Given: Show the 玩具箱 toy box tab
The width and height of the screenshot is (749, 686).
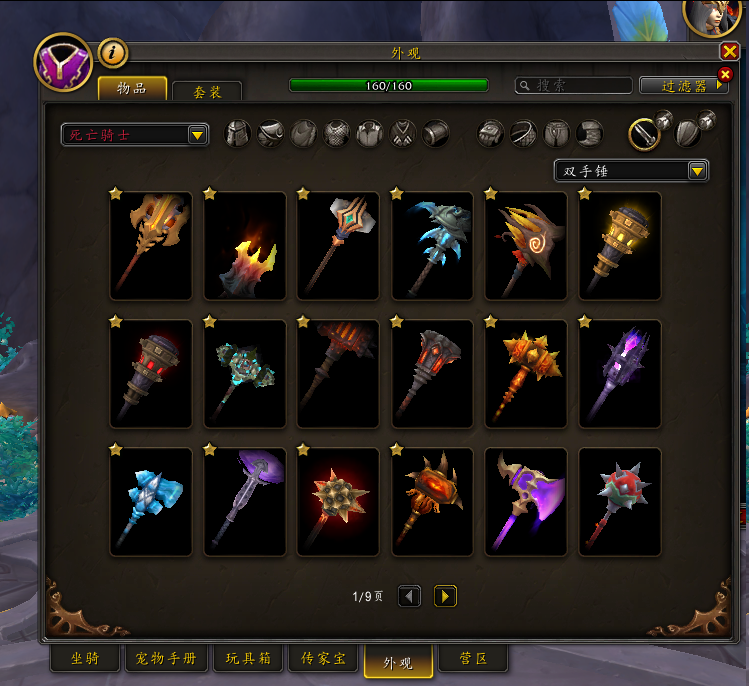Looking at the screenshot, I should [x=247, y=659].
